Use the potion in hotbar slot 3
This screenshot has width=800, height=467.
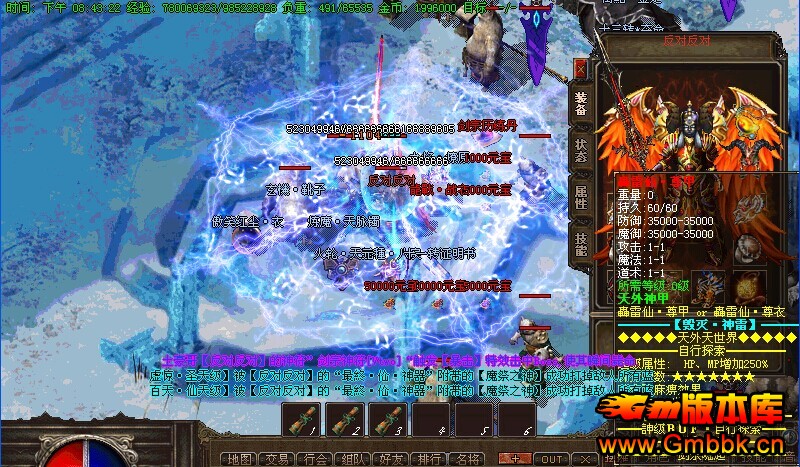coord(386,421)
